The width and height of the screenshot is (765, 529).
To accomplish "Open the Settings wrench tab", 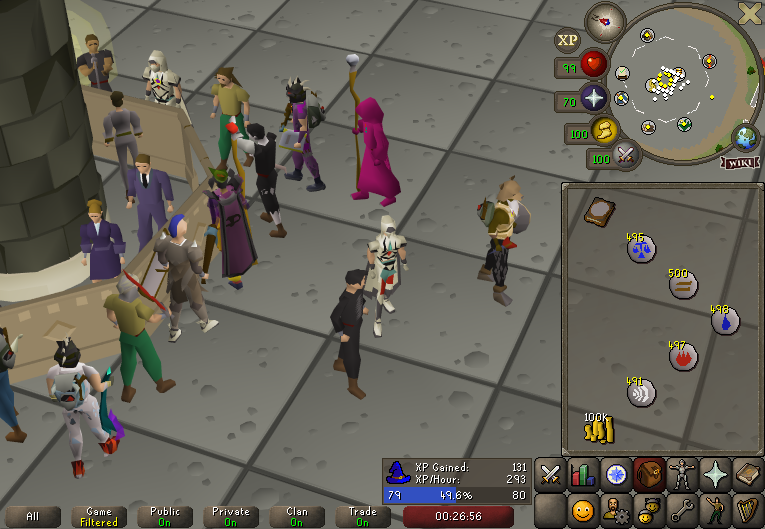I will point(682,511).
